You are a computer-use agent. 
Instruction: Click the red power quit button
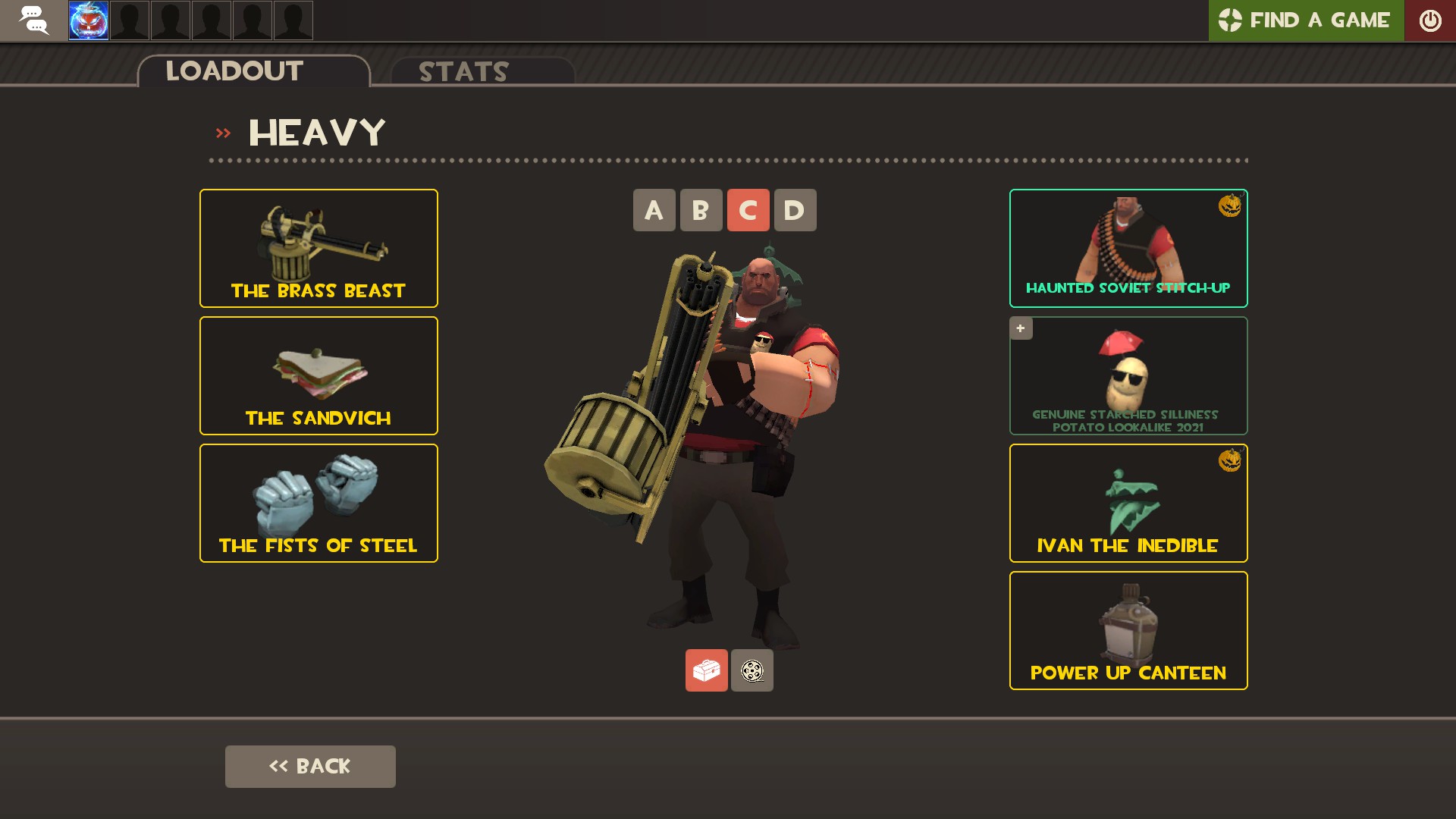point(1429,20)
